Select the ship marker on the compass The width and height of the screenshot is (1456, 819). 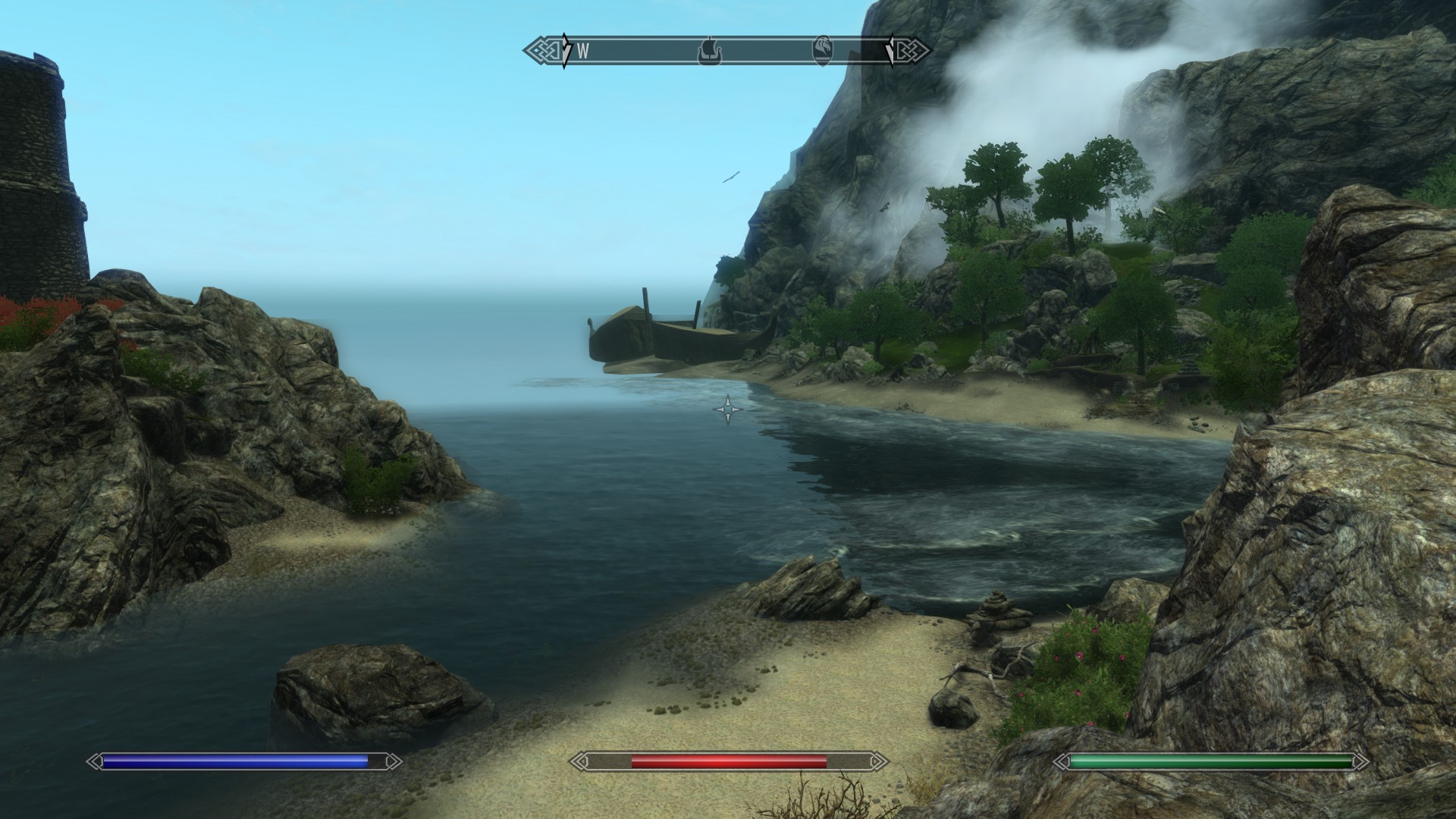click(709, 52)
